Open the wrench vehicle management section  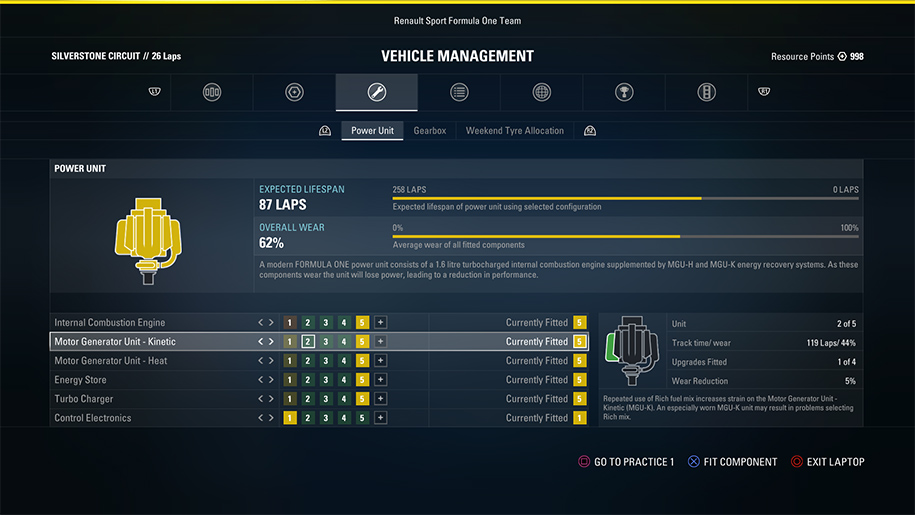[x=377, y=93]
